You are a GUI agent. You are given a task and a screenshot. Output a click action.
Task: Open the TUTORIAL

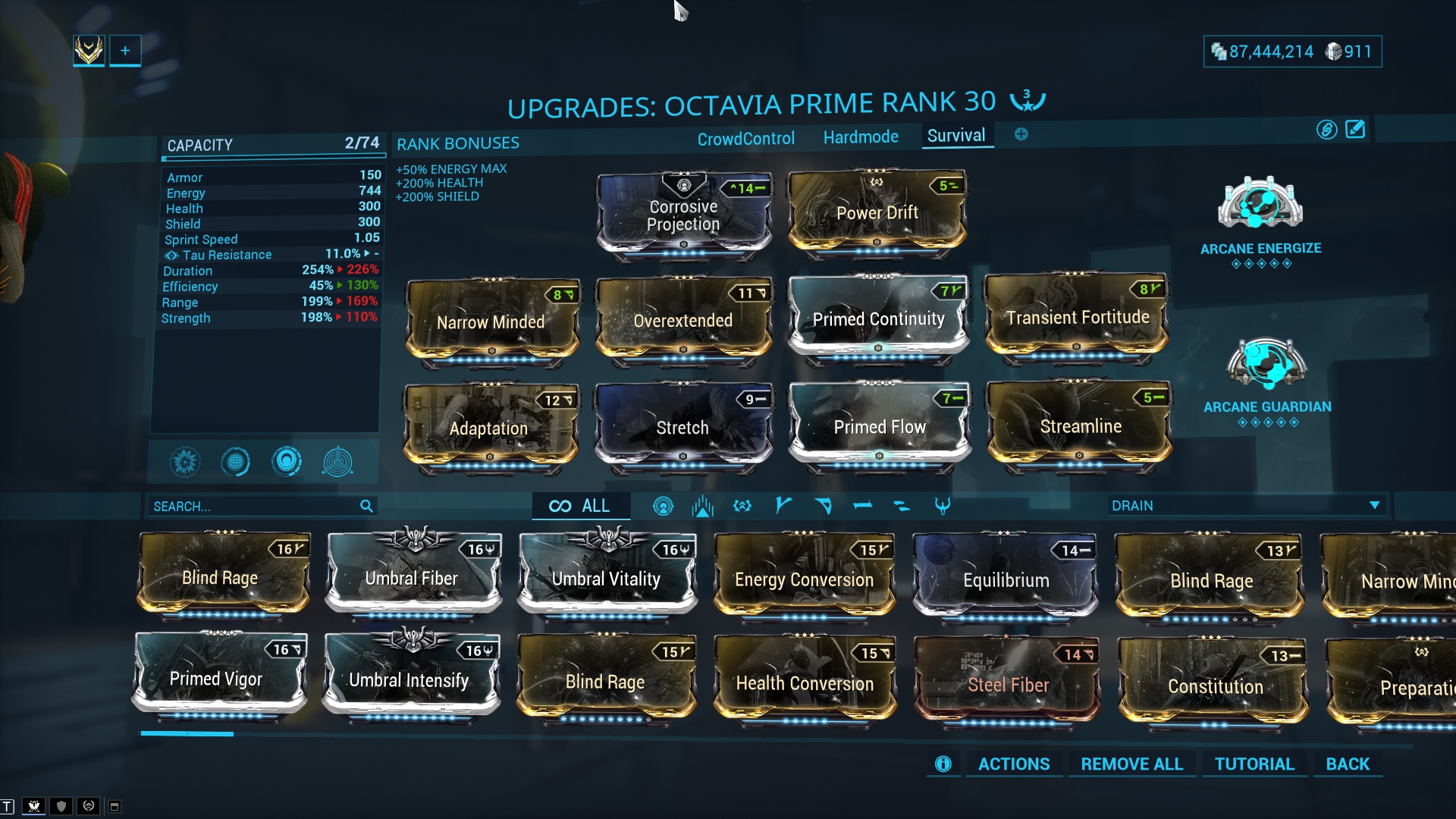[1254, 764]
